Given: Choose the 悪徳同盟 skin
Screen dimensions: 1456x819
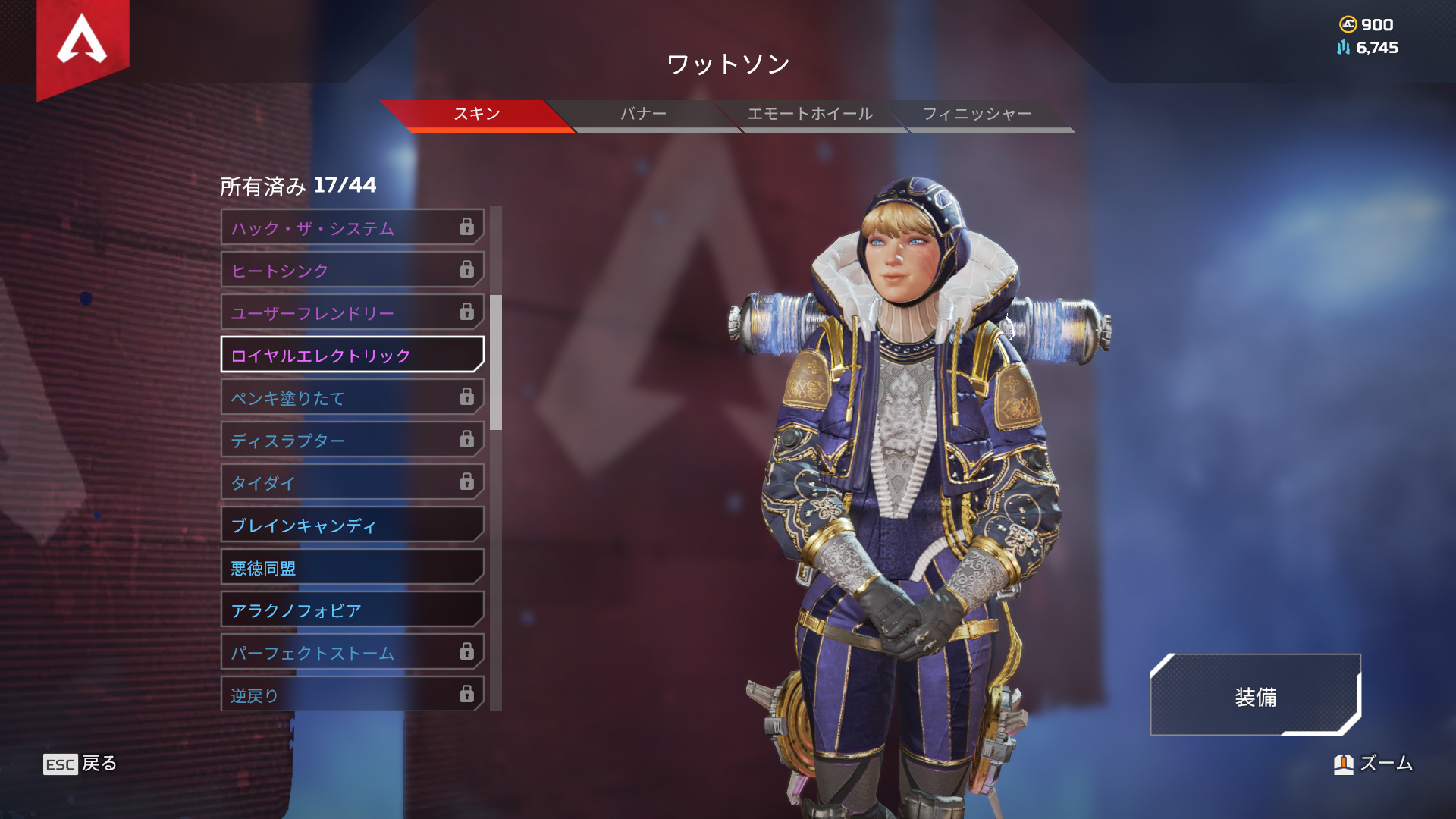Looking at the screenshot, I should click(352, 567).
